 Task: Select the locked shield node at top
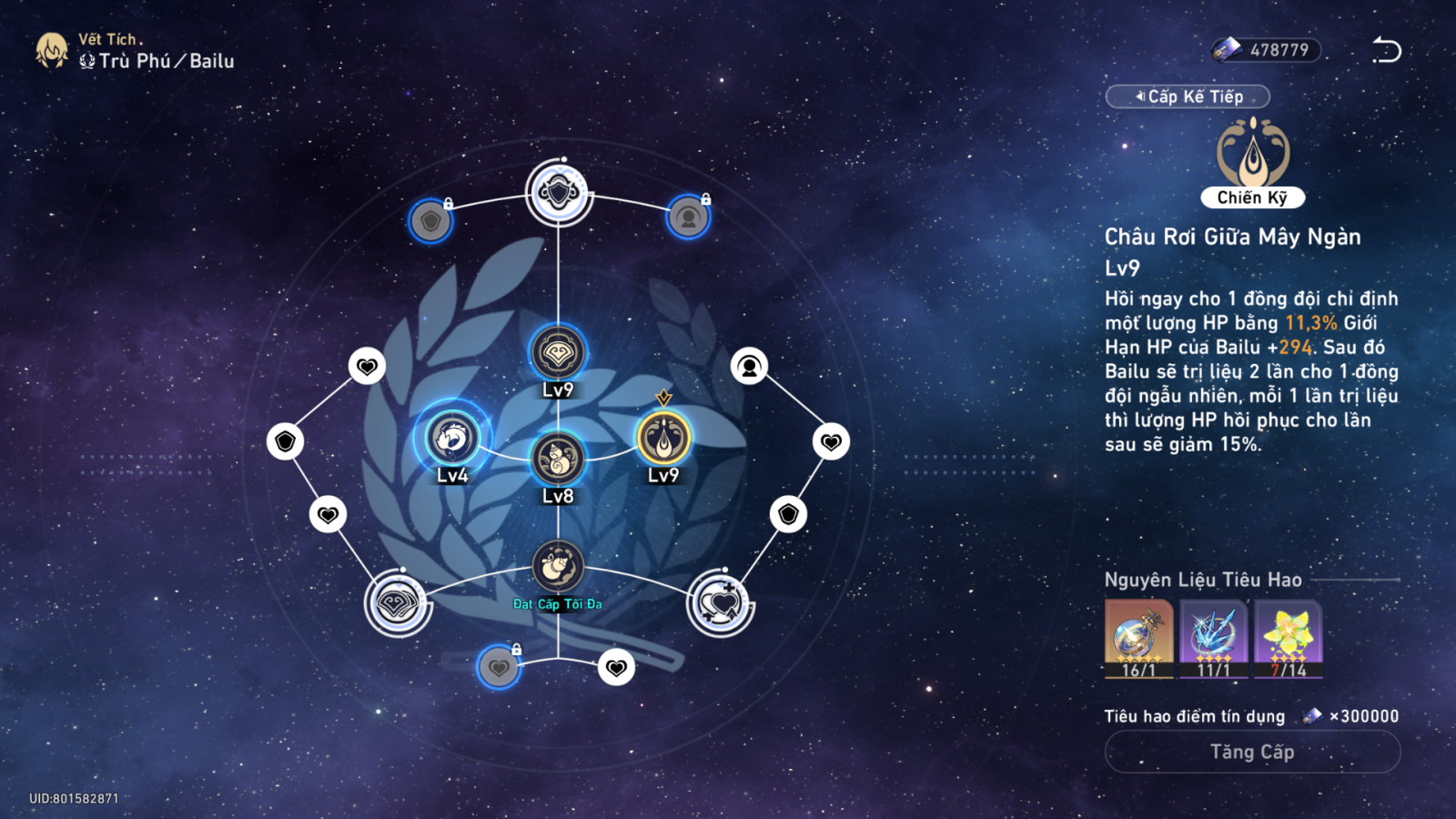(x=430, y=220)
